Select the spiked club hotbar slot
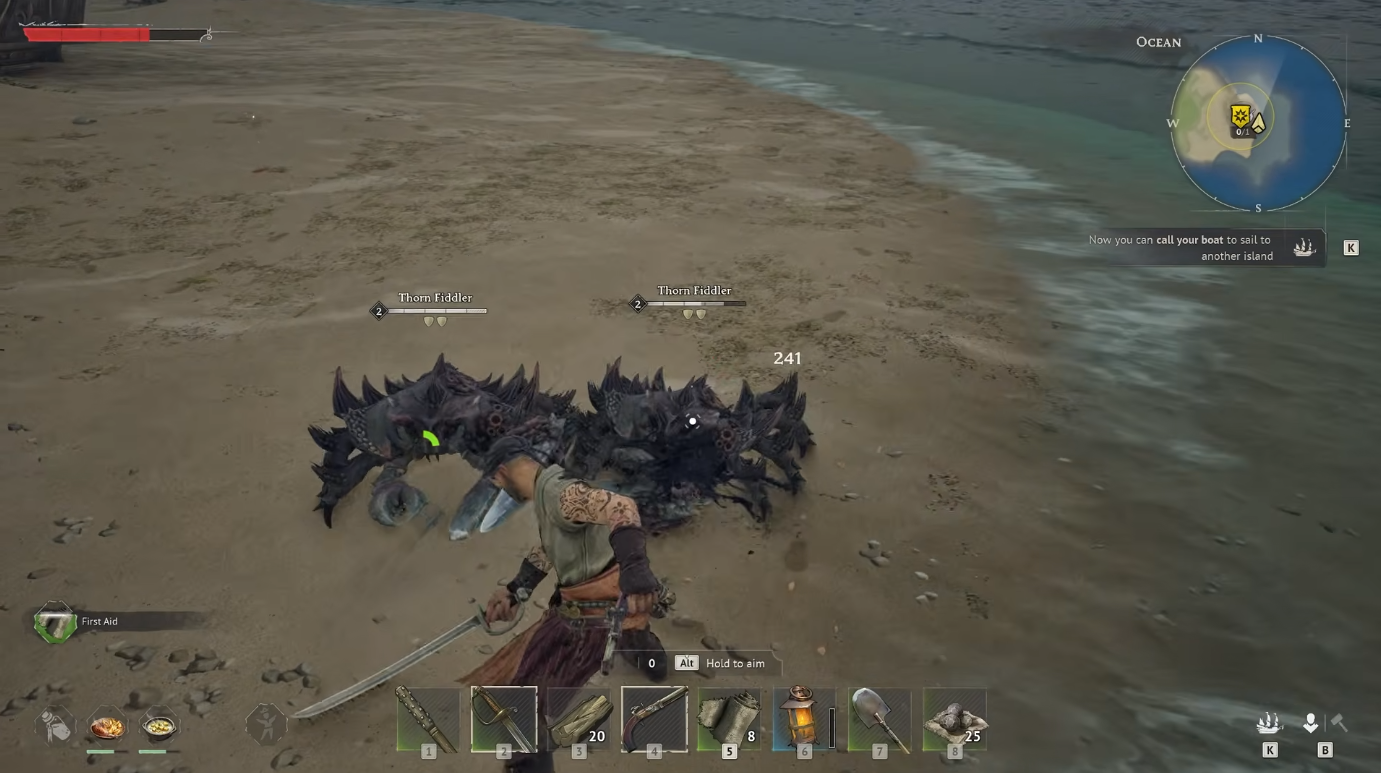This screenshot has width=1381, height=773. click(x=428, y=718)
